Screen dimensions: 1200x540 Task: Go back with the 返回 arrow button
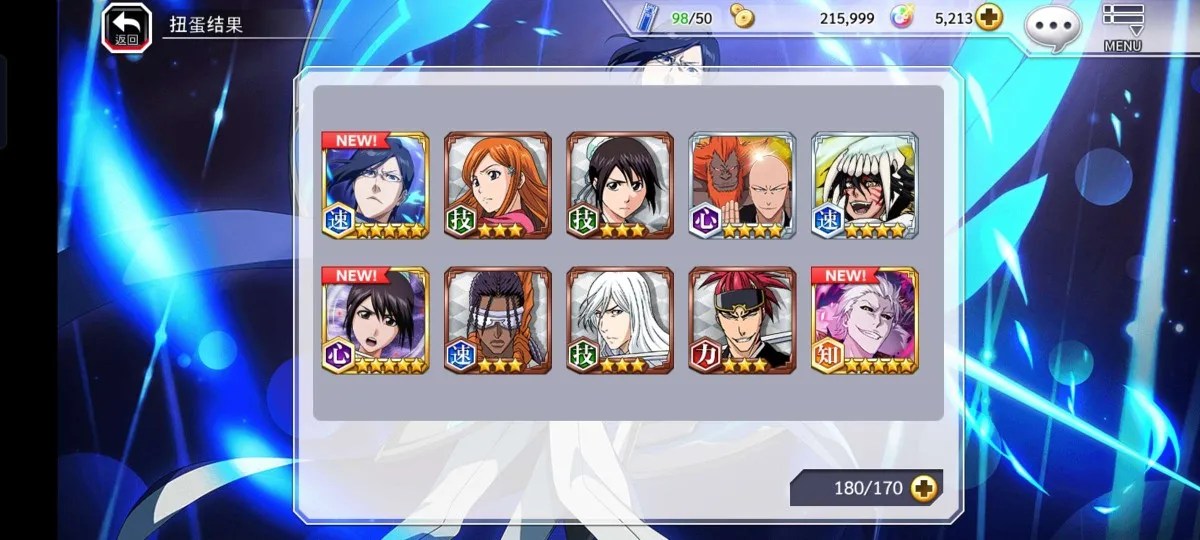tap(127, 26)
